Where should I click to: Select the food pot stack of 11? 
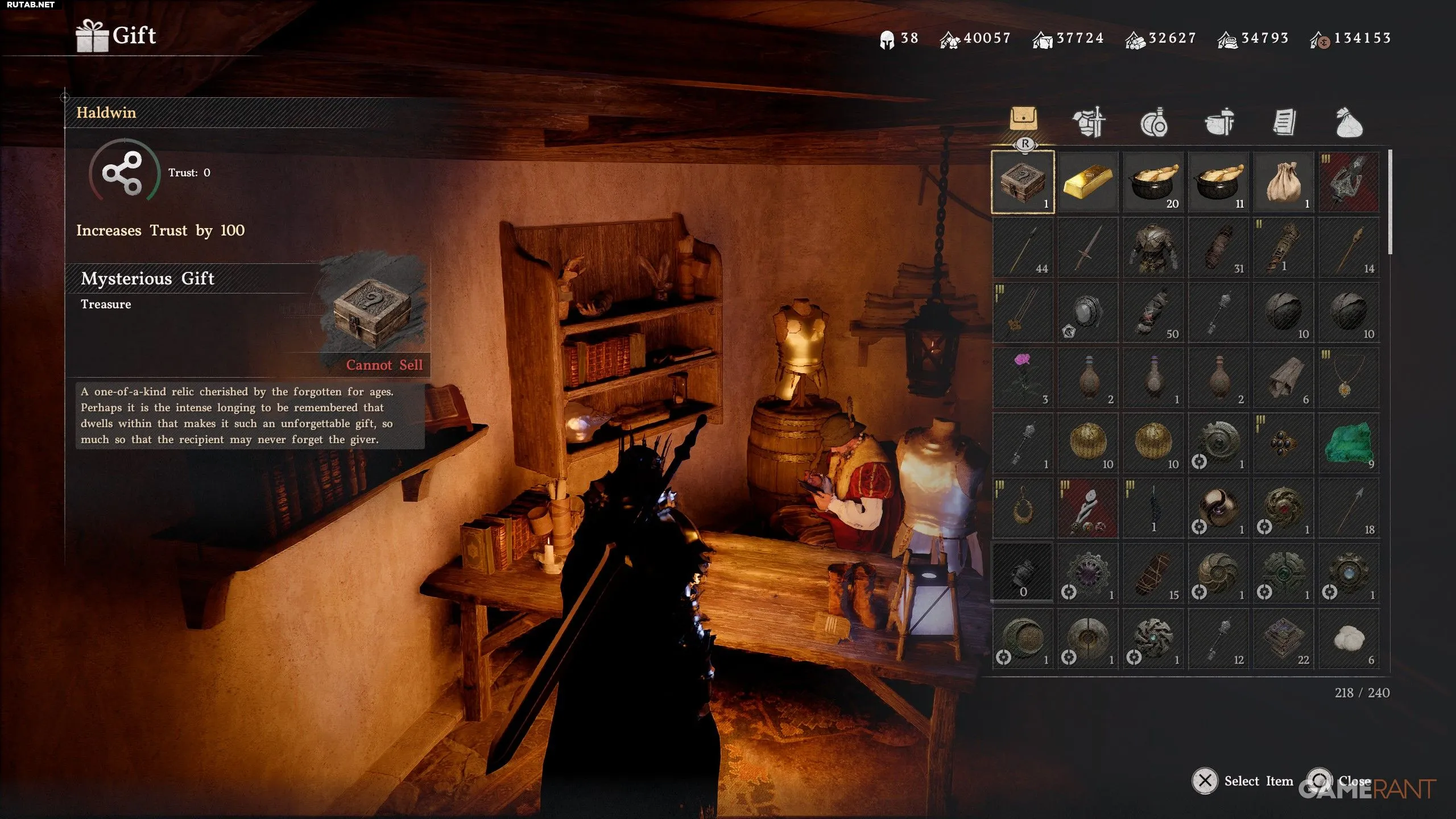(x=1218, y=182)
